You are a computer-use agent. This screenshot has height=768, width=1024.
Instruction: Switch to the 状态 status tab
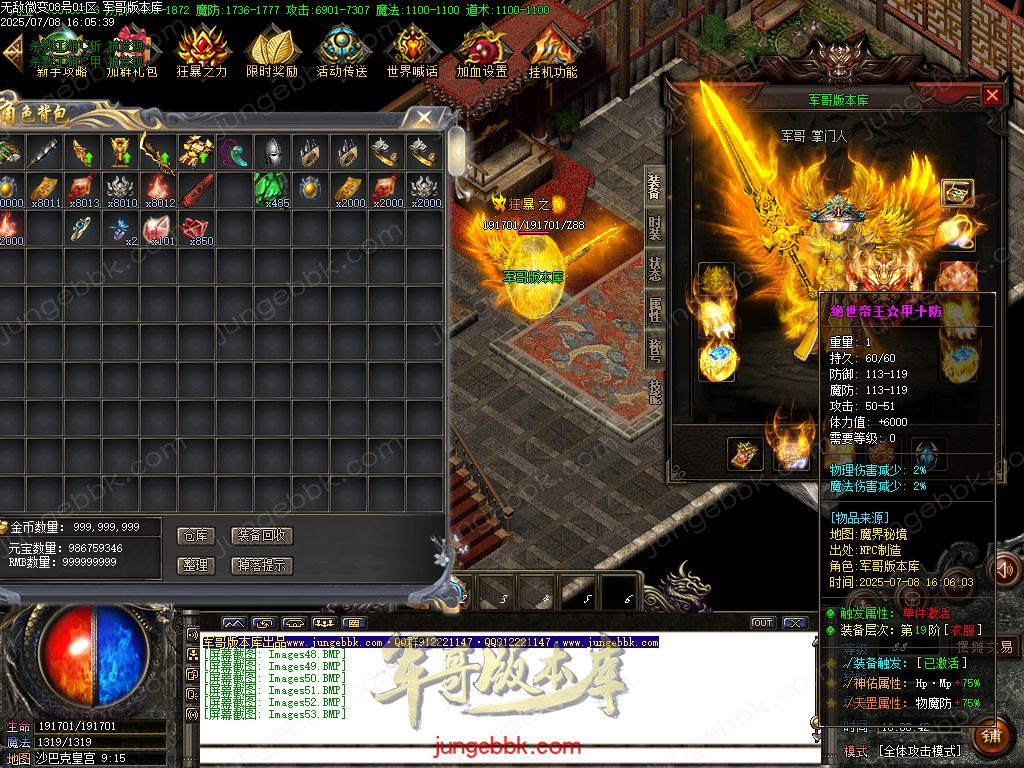coord(654,268)
